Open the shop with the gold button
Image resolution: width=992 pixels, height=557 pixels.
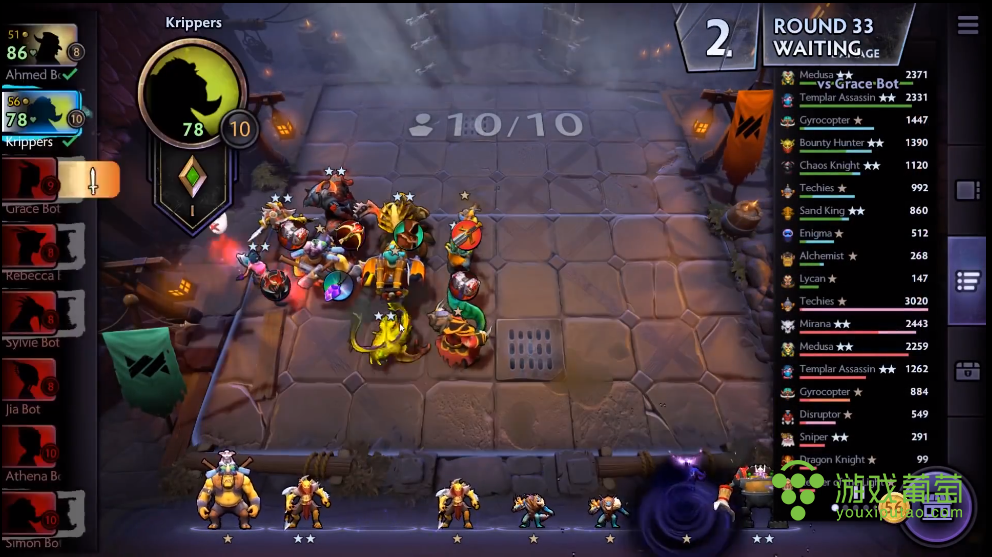click(x=937, y=511)
